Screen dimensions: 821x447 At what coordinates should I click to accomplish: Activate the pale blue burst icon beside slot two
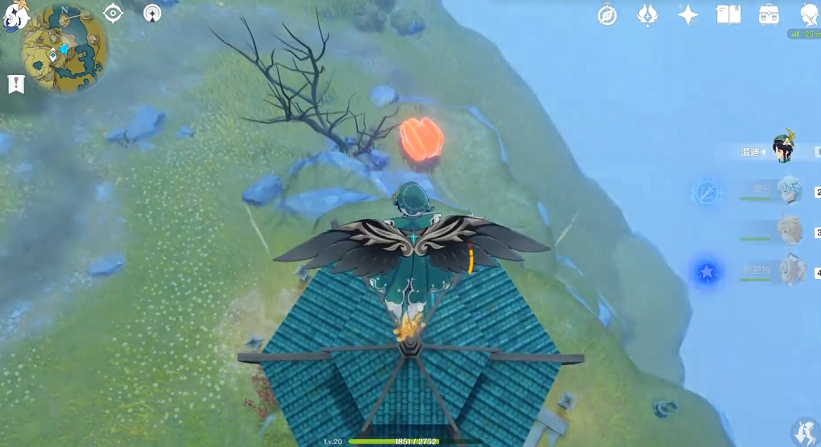click(707, 192)
